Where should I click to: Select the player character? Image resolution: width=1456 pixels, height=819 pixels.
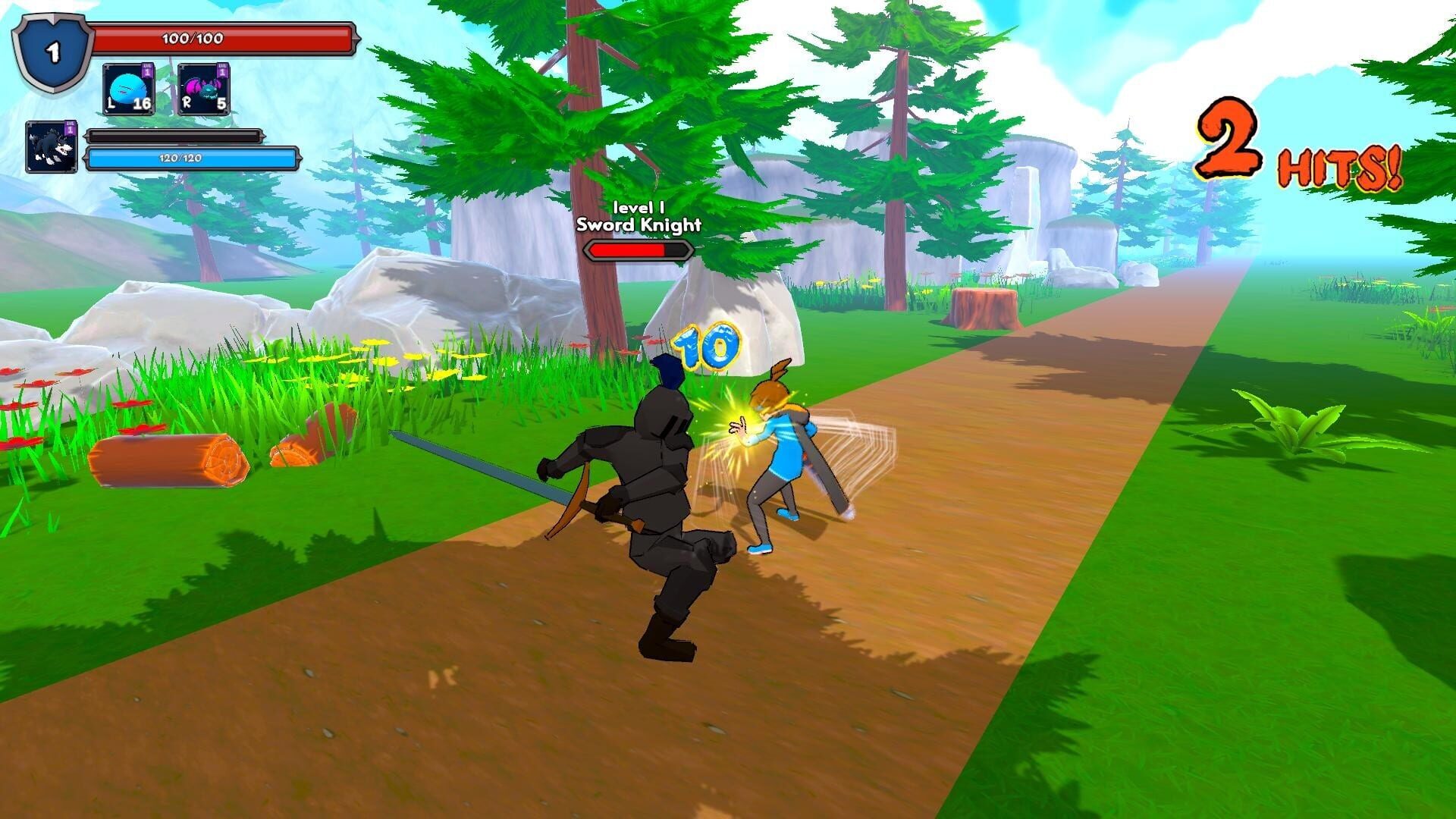point(781,447)
